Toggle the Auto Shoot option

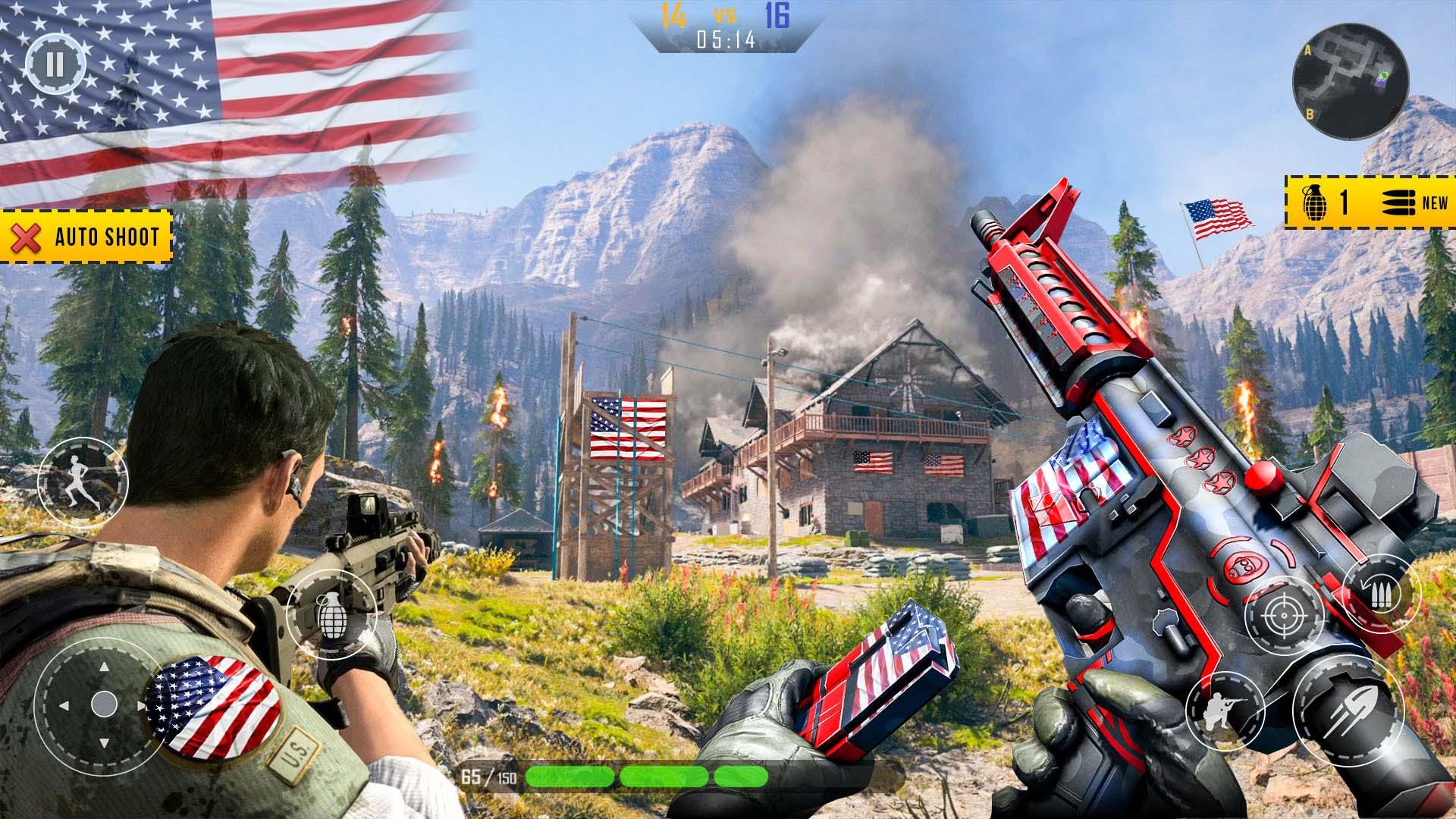(x=86, y=237)
